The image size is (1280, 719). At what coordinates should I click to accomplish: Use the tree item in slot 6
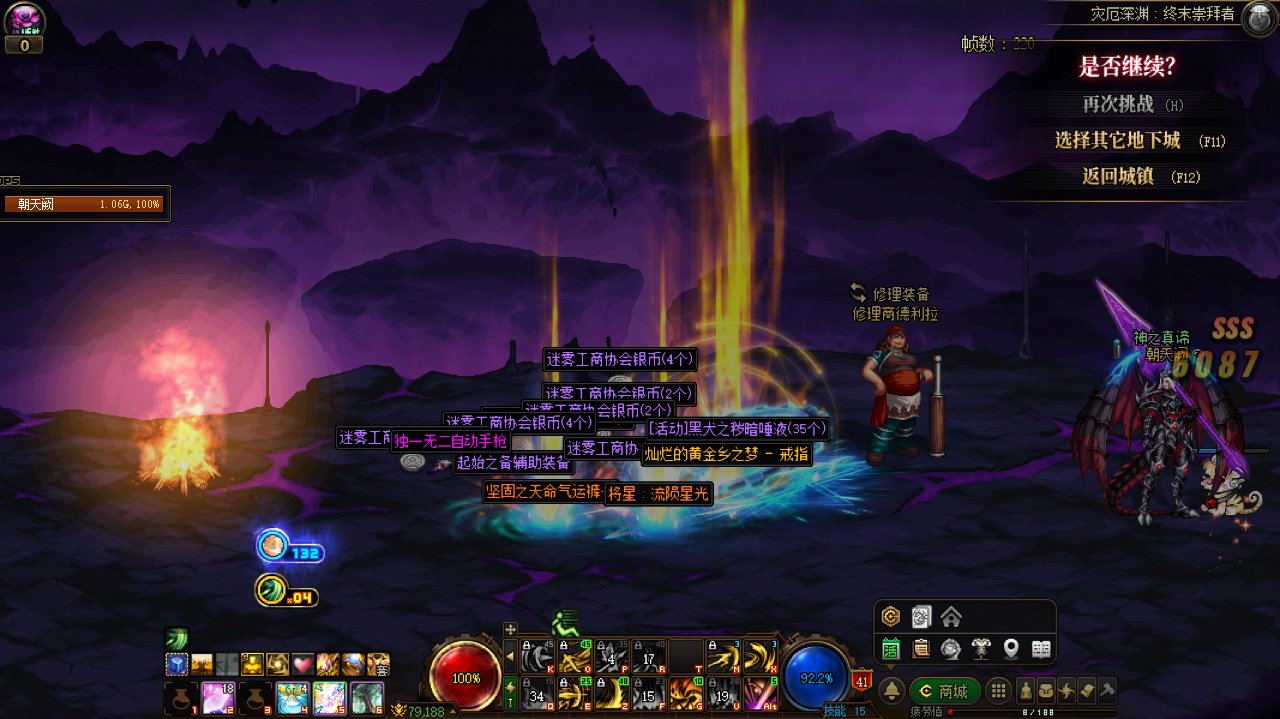(x=367, y=697)
